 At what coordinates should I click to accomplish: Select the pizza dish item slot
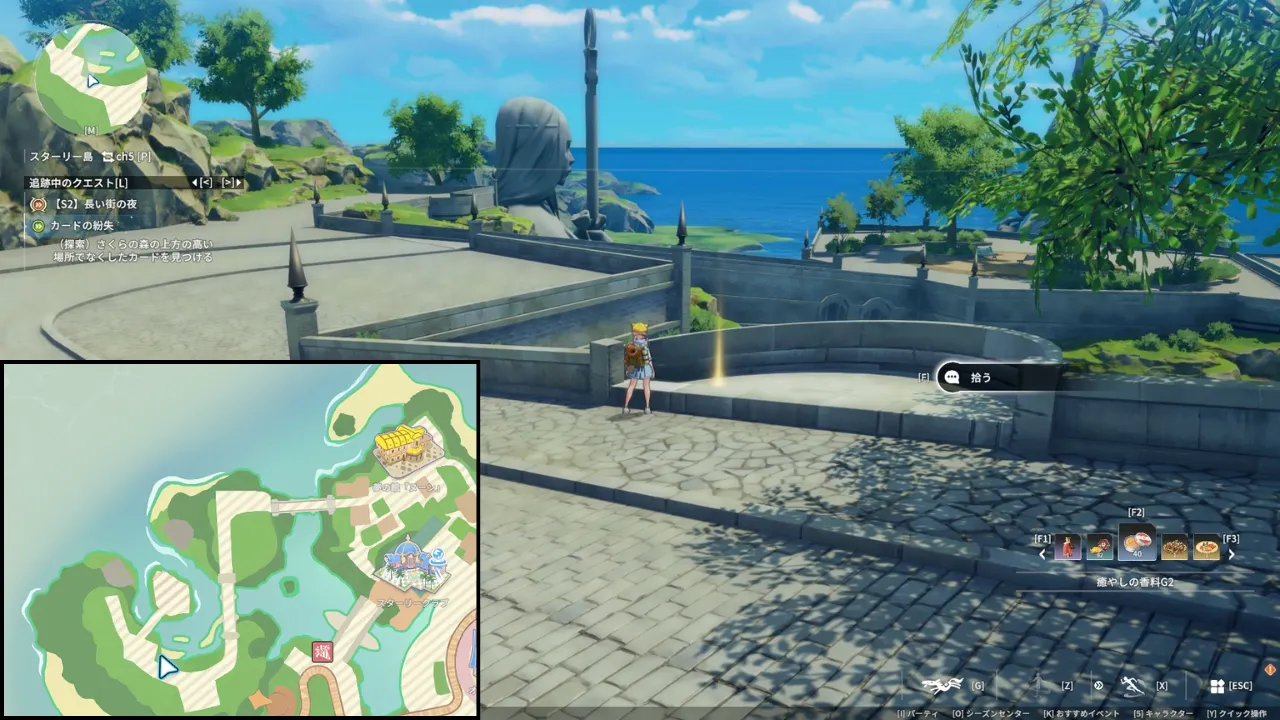pyautogui.click(x=1207, y=547)
